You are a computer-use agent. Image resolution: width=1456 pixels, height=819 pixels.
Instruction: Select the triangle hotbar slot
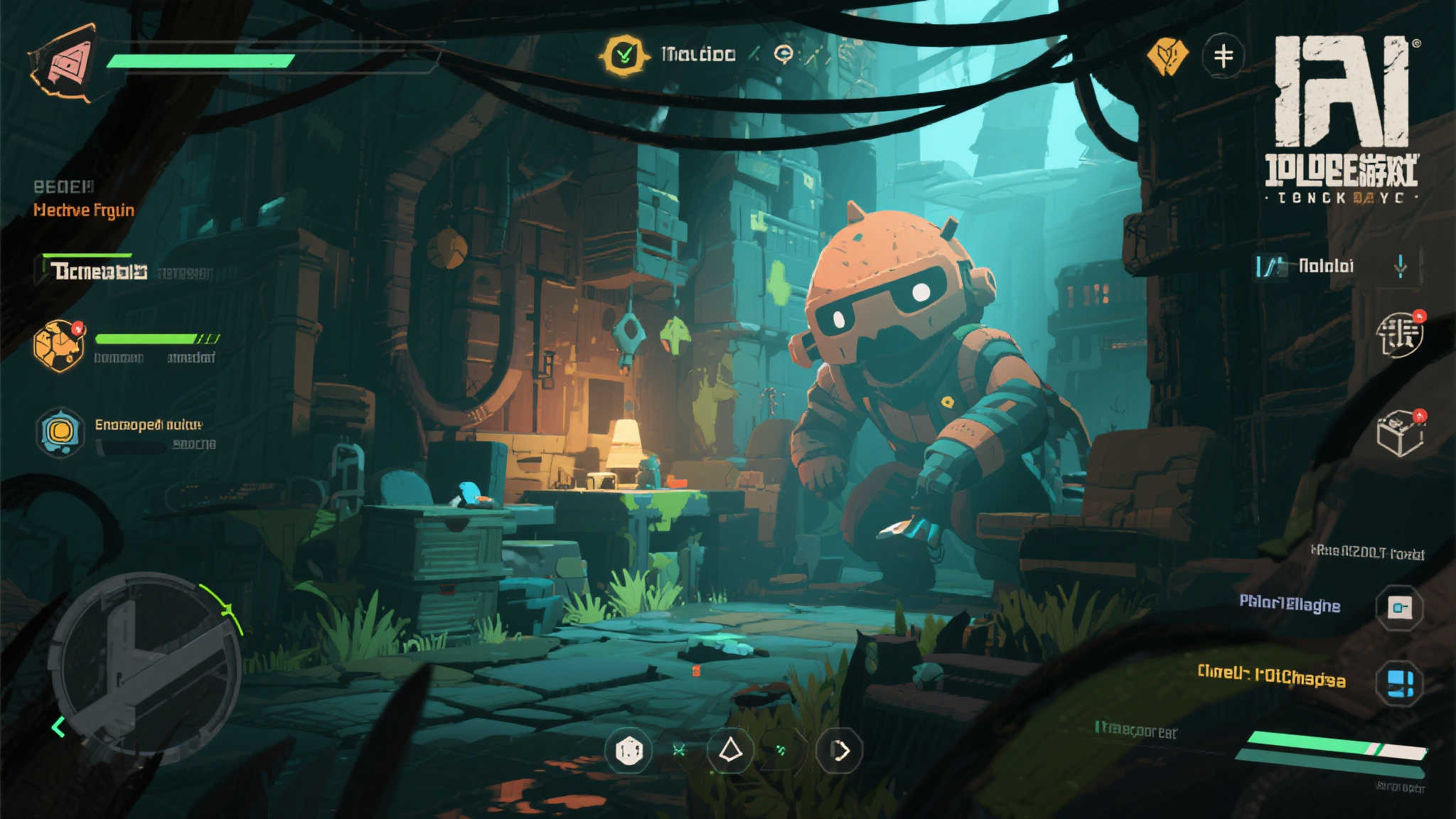pyautogui.click(x=730, y=750)
